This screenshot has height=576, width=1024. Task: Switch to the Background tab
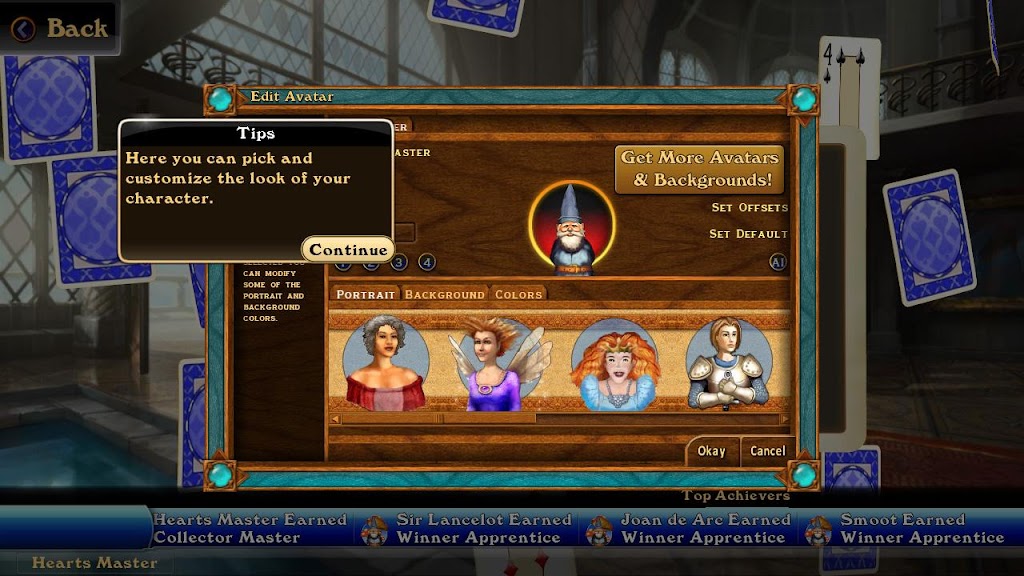point(444,294)
